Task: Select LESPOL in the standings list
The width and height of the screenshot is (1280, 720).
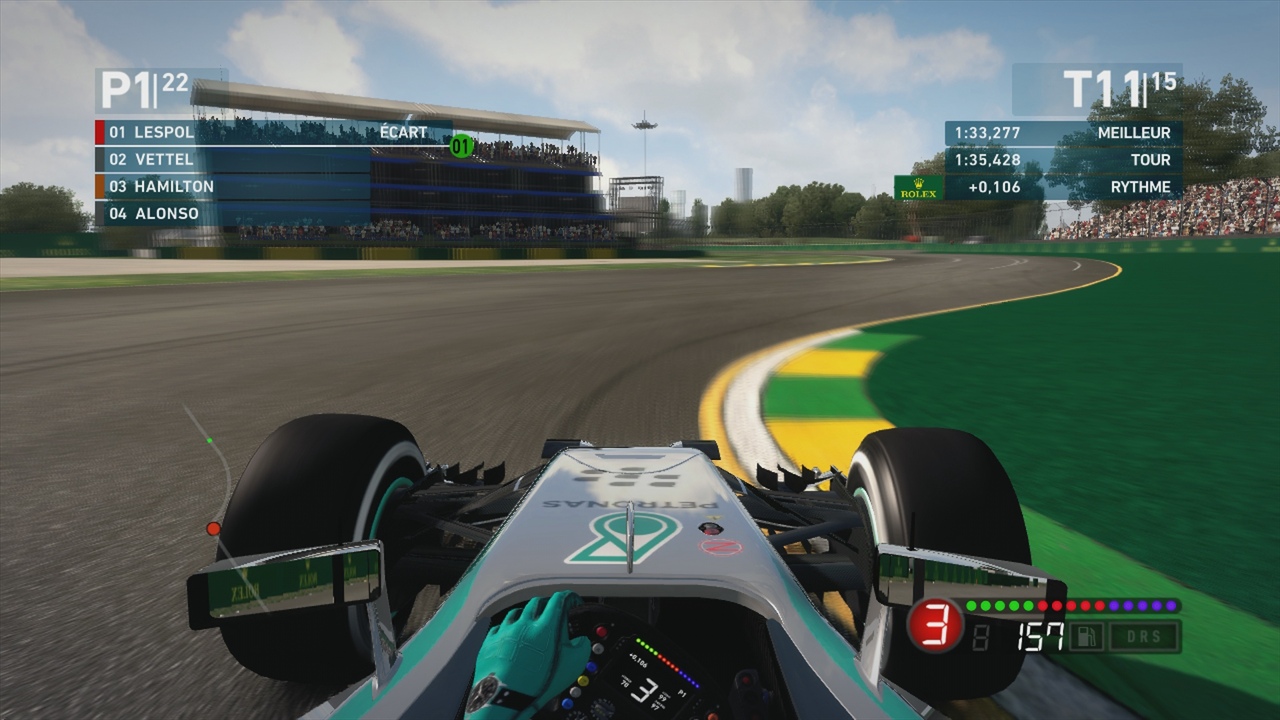Action: 164,132
